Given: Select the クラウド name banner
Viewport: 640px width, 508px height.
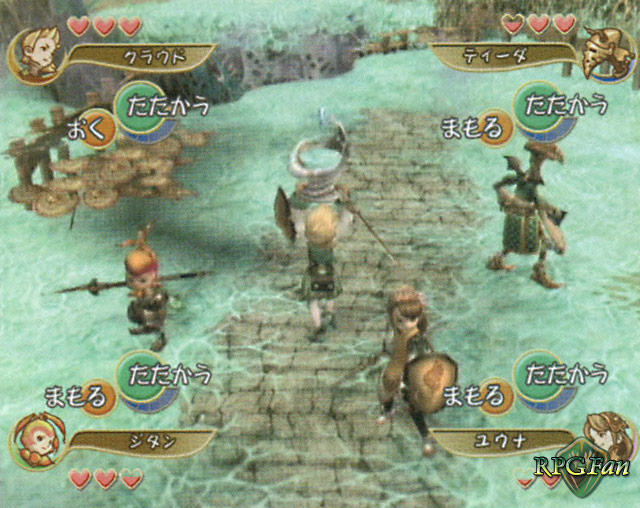Looking at the screenshot, I should pos(140,56).
